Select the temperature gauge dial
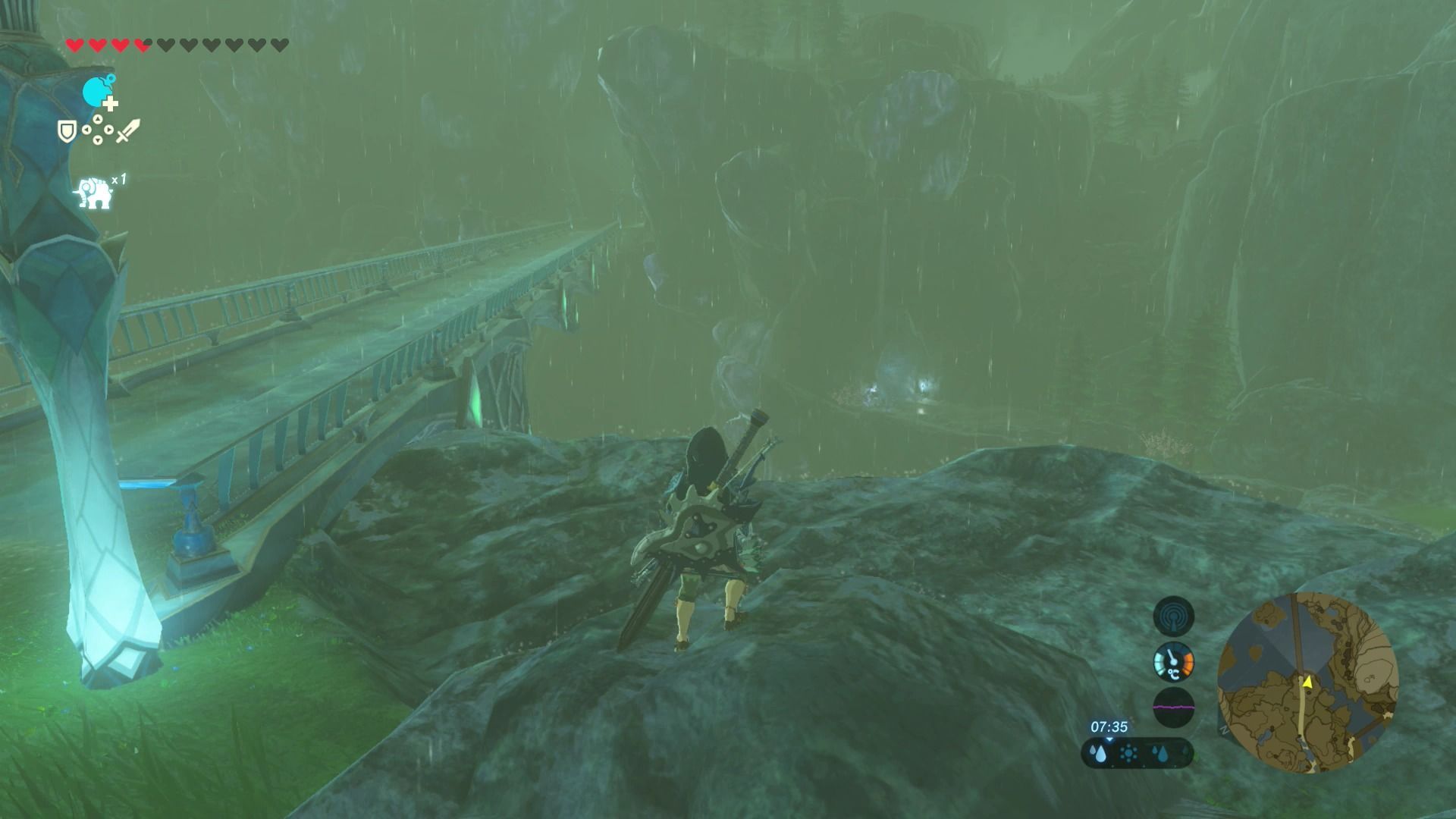This screenshot has width=1456, height=819. coord(1173,662)
